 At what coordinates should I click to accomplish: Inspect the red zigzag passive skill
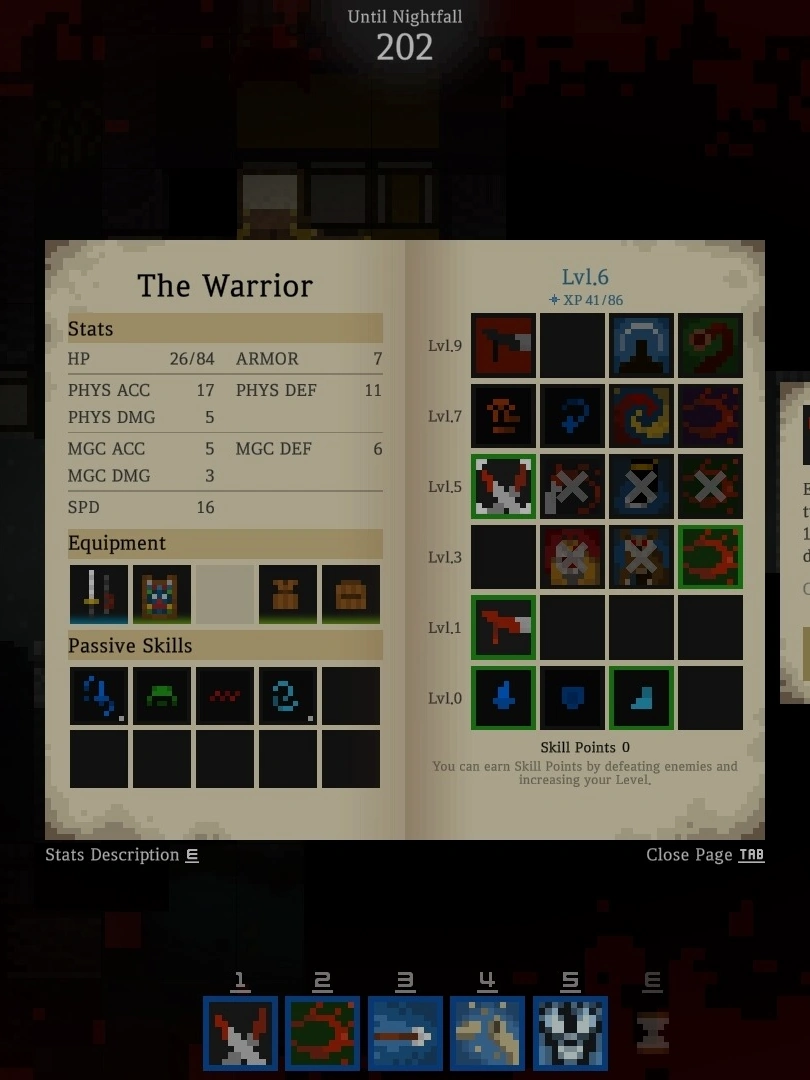pos(225,696)
